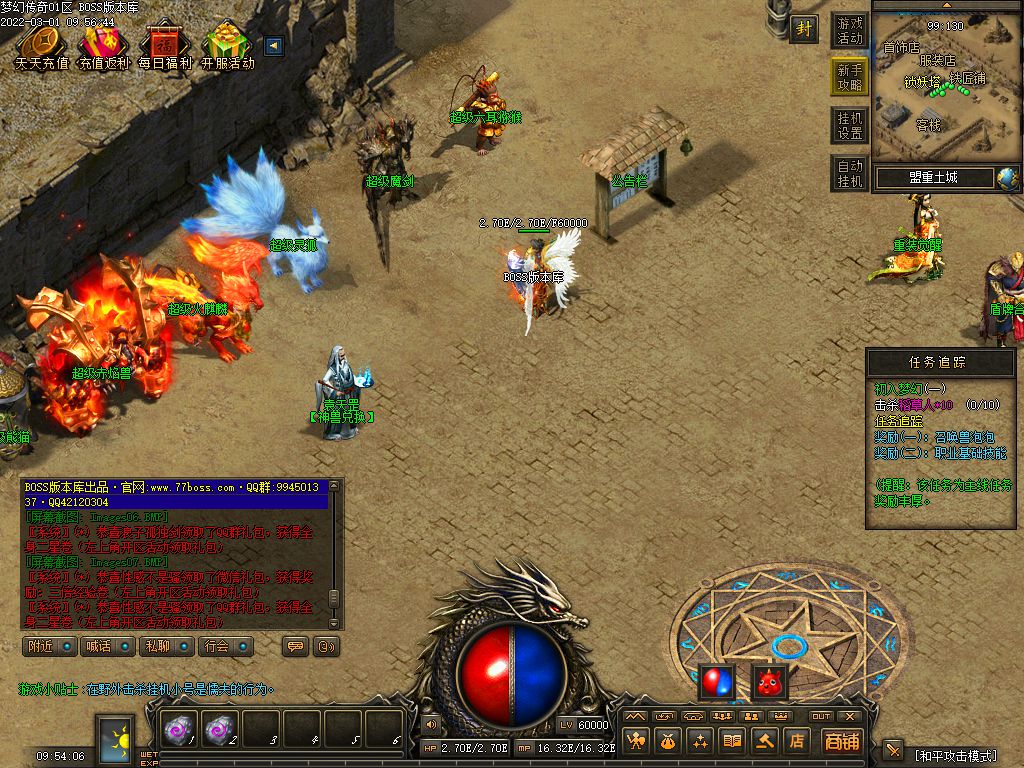
Task: Open the 游戏活动 game events panel
Action: pyautogui.click(x=849, y=31)
